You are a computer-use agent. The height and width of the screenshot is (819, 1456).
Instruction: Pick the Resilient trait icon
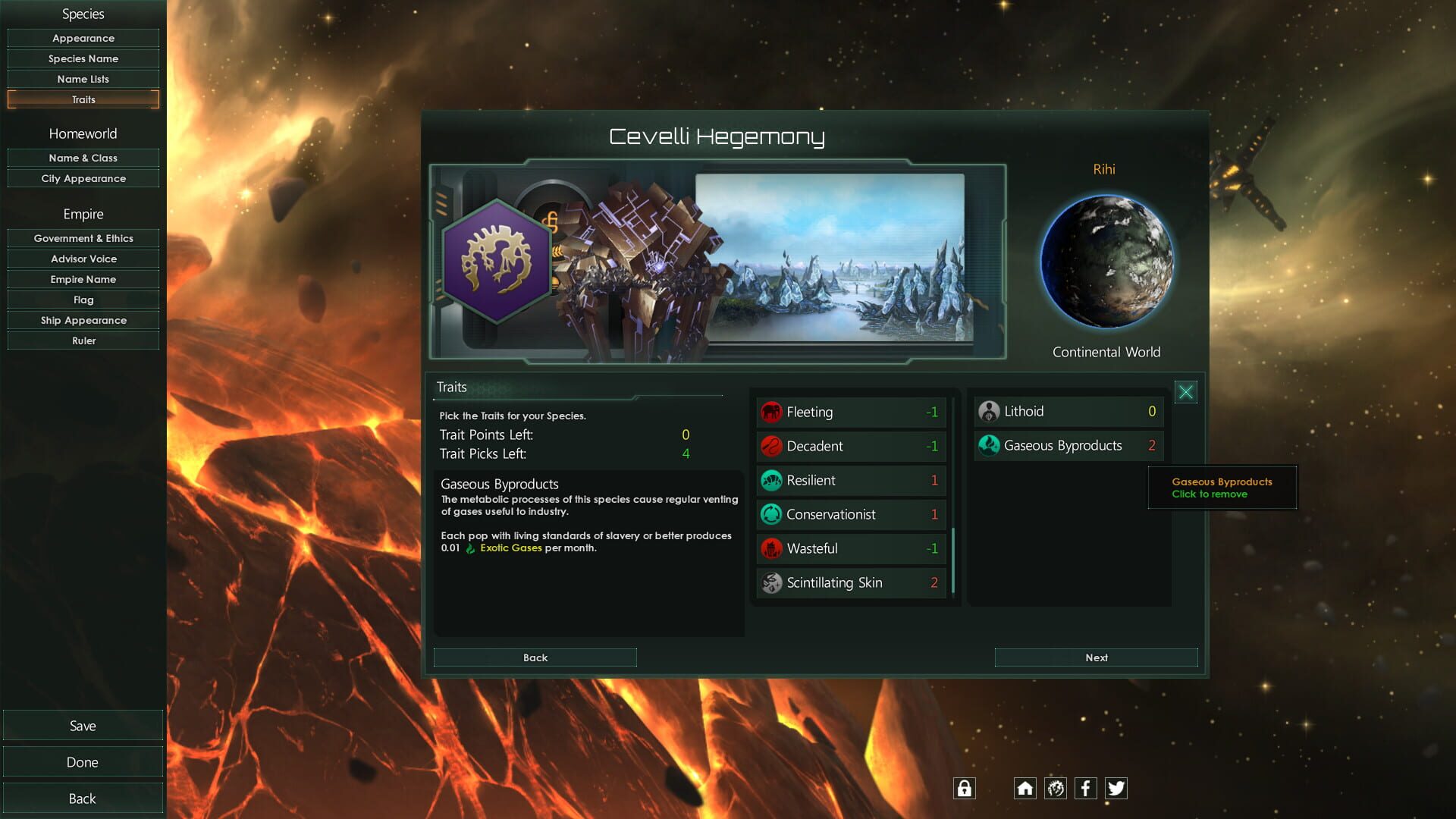click(771, 480)
